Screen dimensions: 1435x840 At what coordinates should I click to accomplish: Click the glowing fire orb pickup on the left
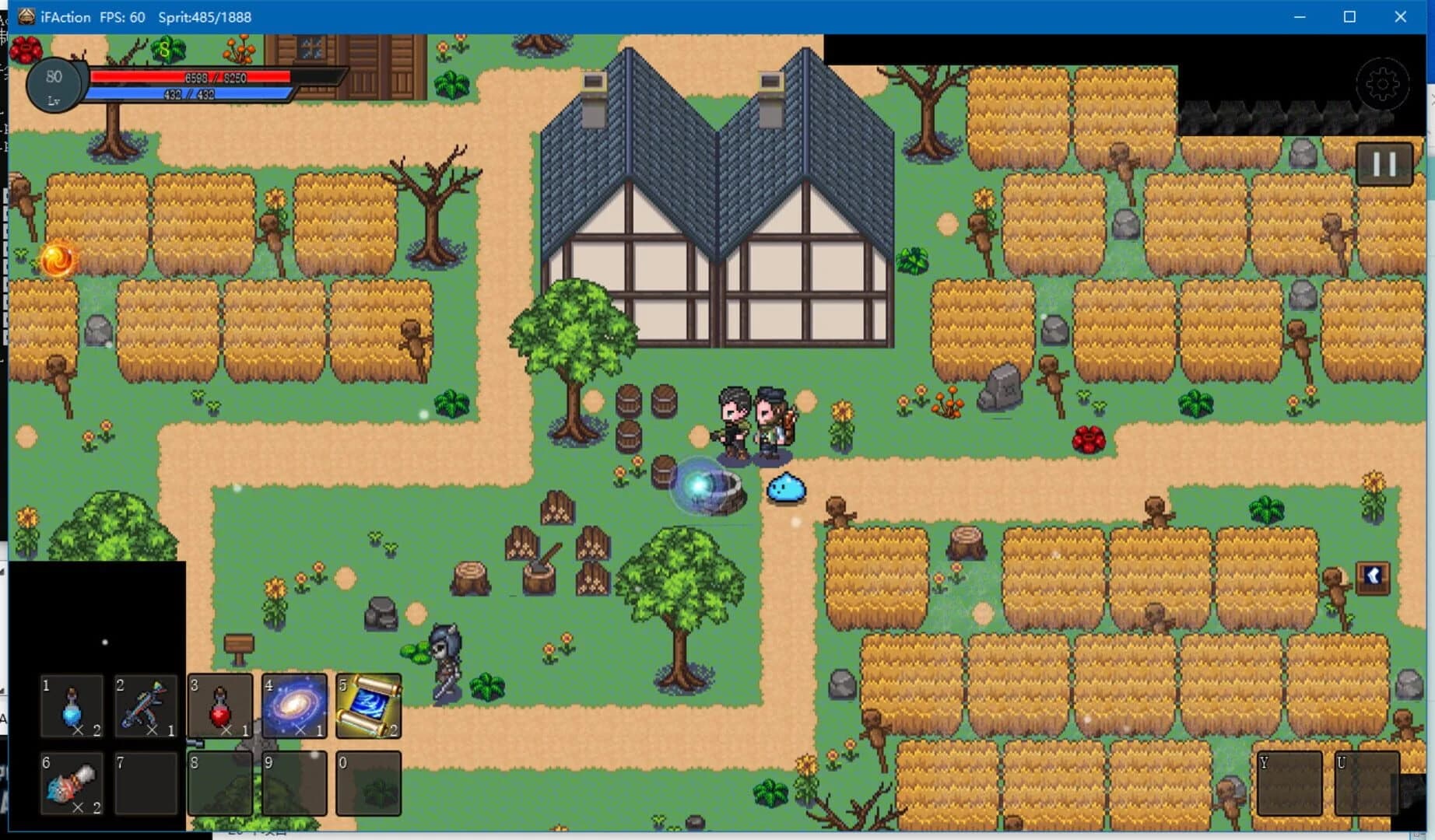[57, 260]
